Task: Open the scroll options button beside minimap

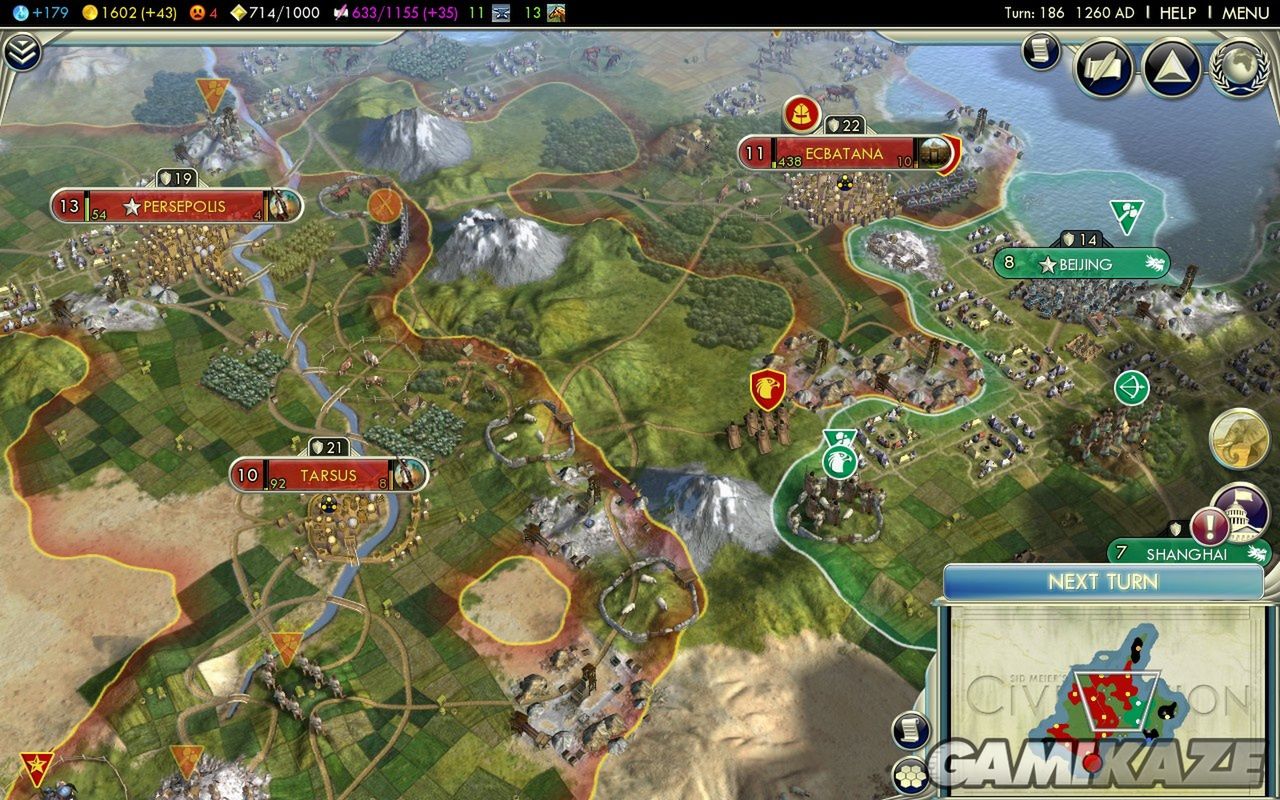Action: click(909, 731)
